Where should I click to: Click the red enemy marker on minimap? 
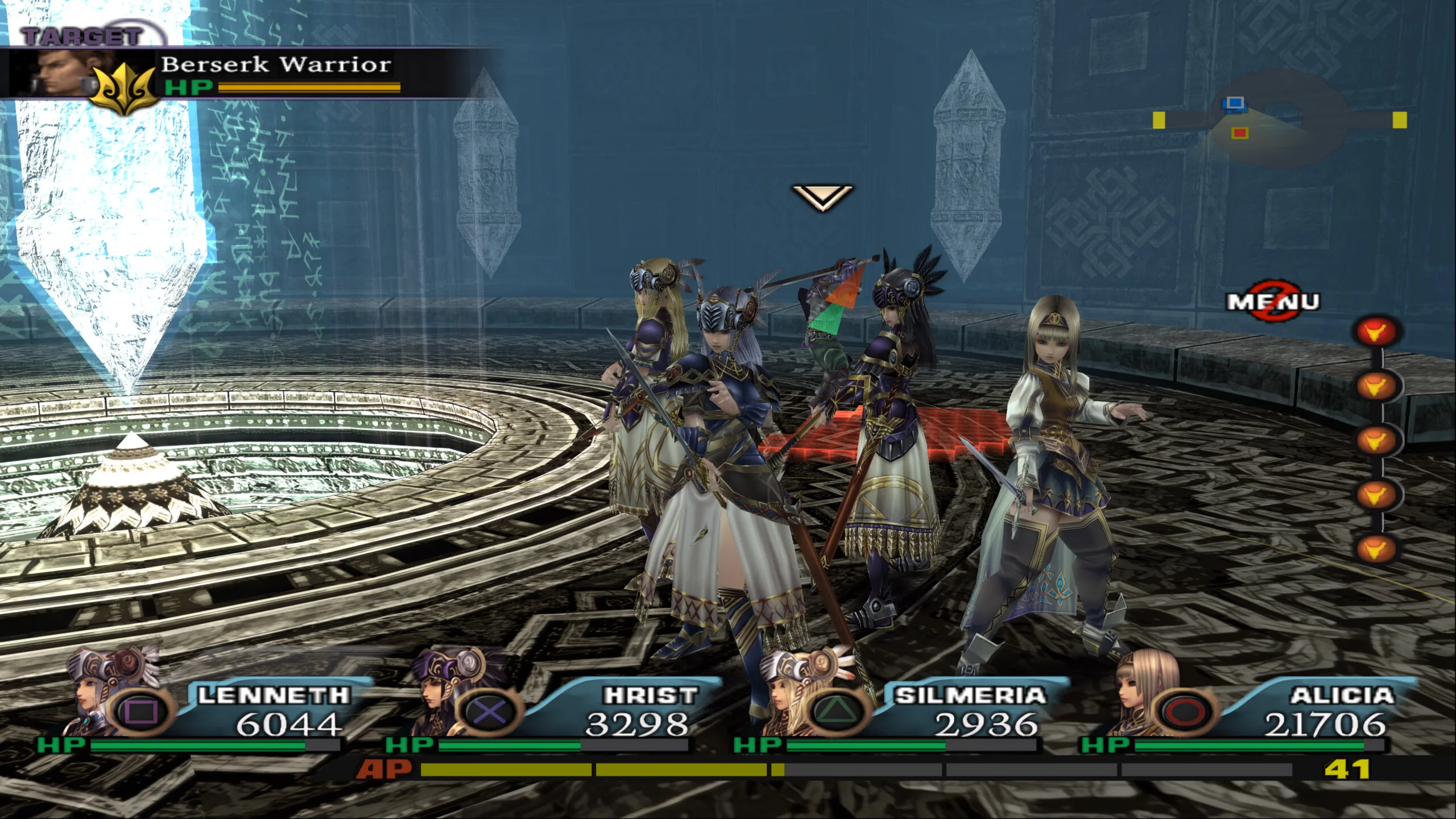click(x=1240, y=133)
